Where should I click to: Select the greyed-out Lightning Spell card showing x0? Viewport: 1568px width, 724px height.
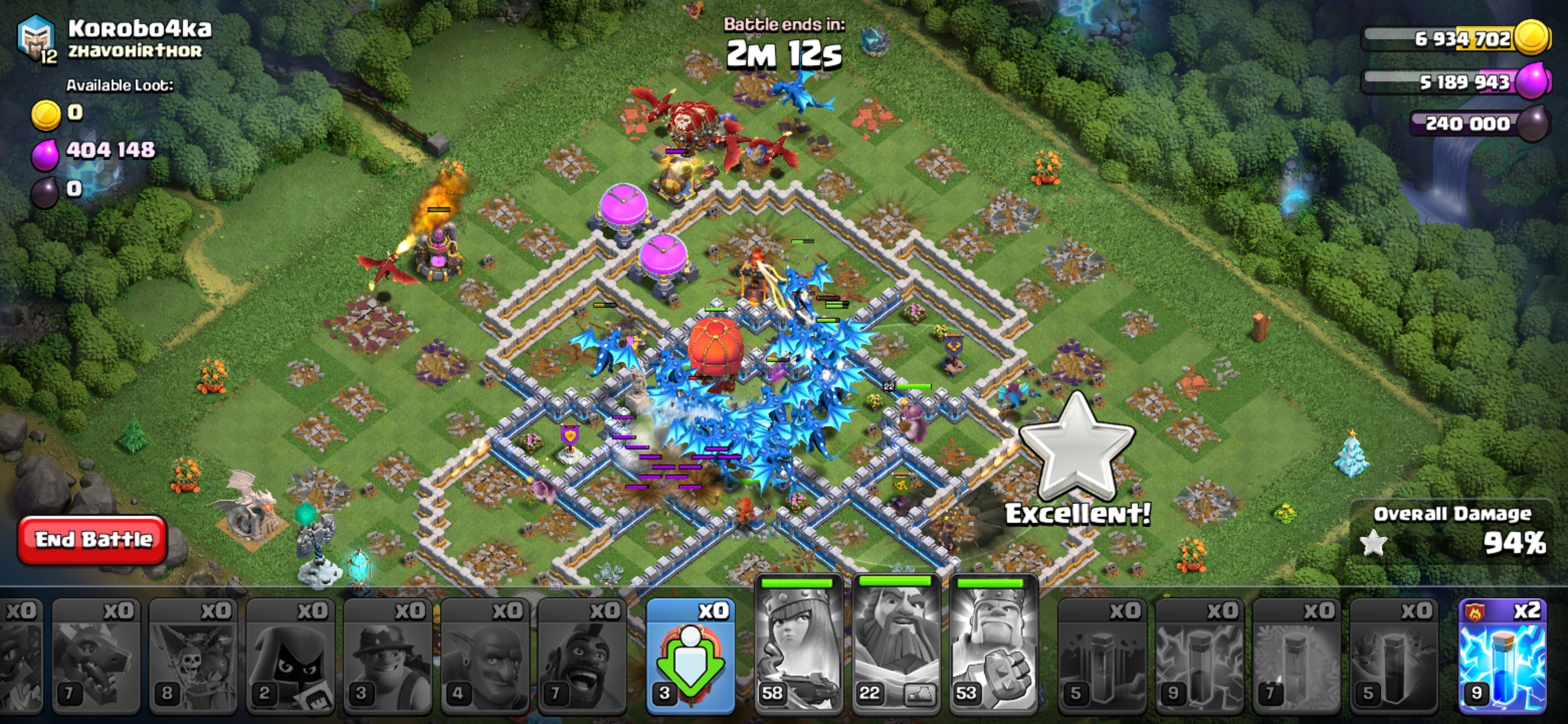(1199, 656)
